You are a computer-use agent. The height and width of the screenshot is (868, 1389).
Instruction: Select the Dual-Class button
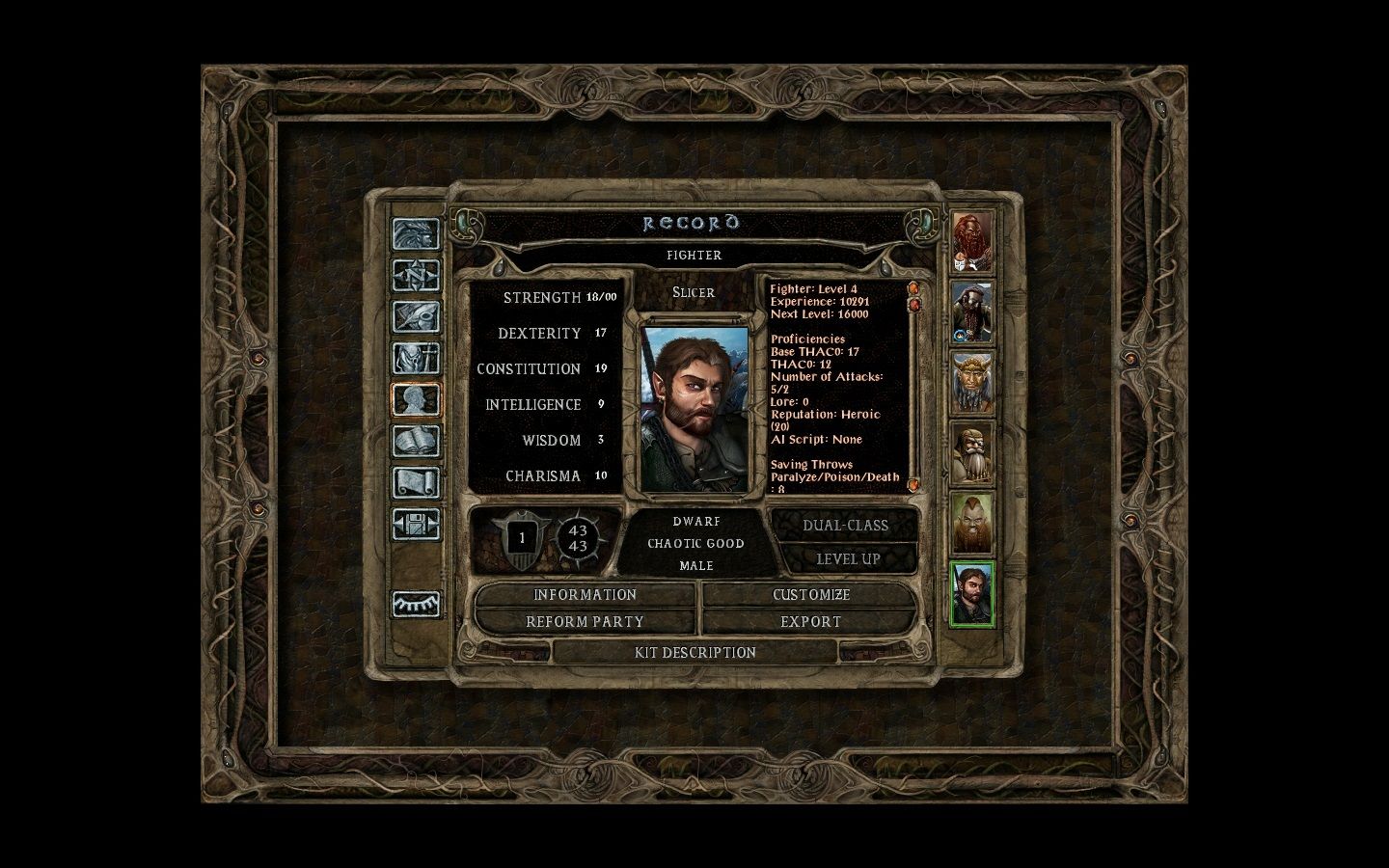(845, 526)
